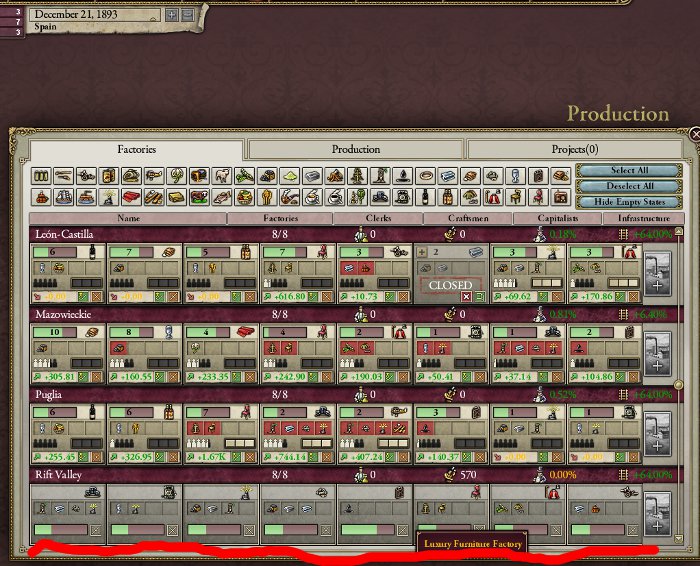Increase game speed with the plus button
This screenshot has width=700, height=566.
[172, 15]
